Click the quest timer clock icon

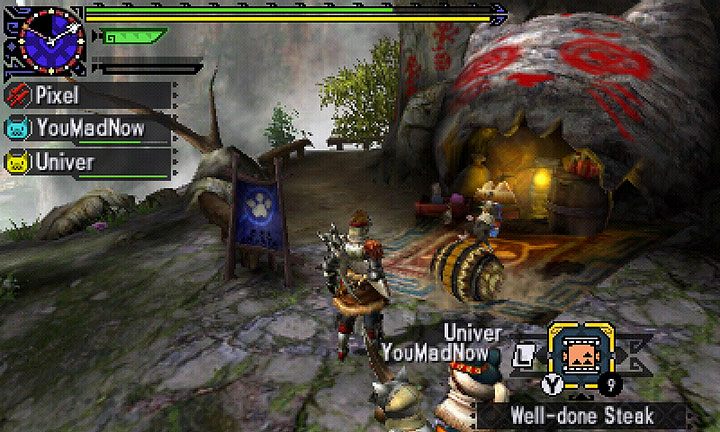coord(44,36)
